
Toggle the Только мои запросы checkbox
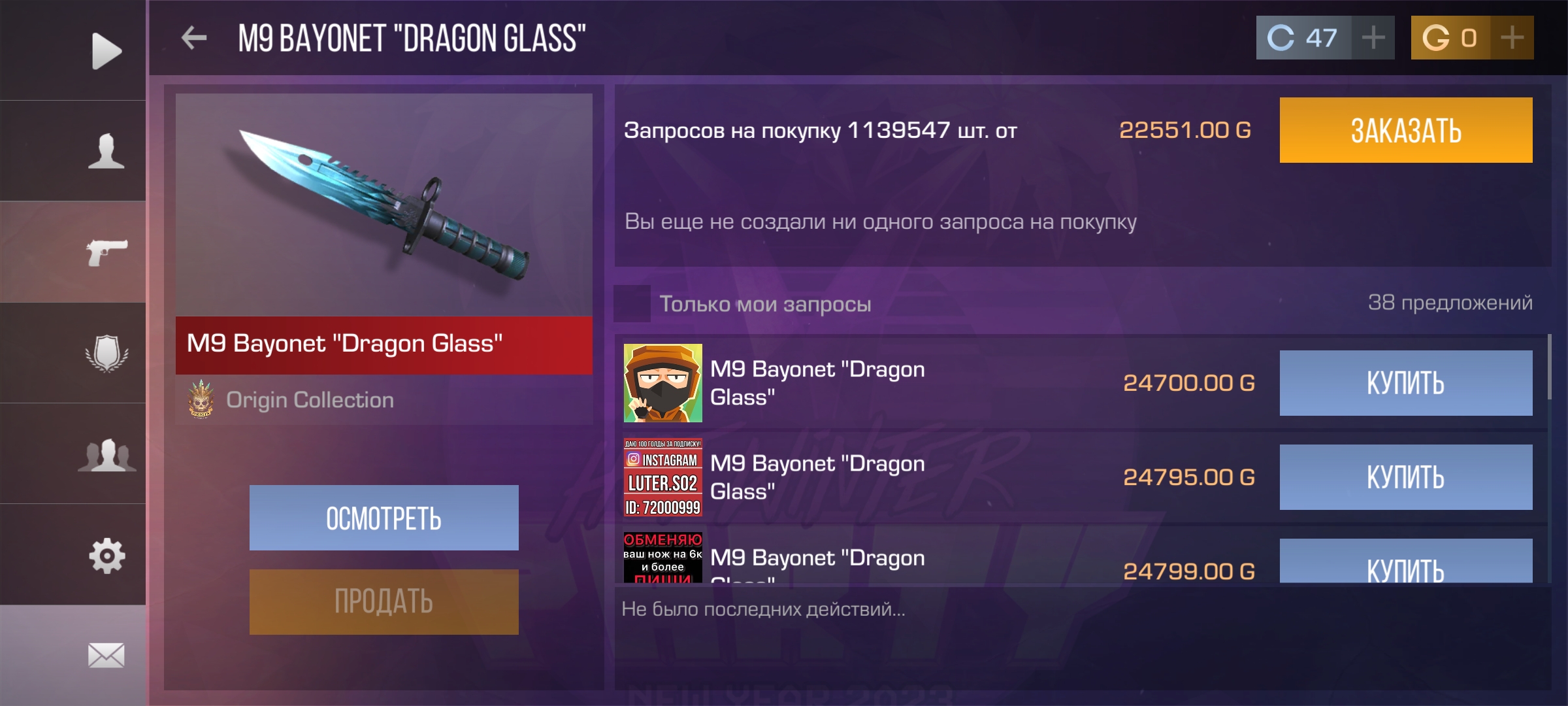632,304
